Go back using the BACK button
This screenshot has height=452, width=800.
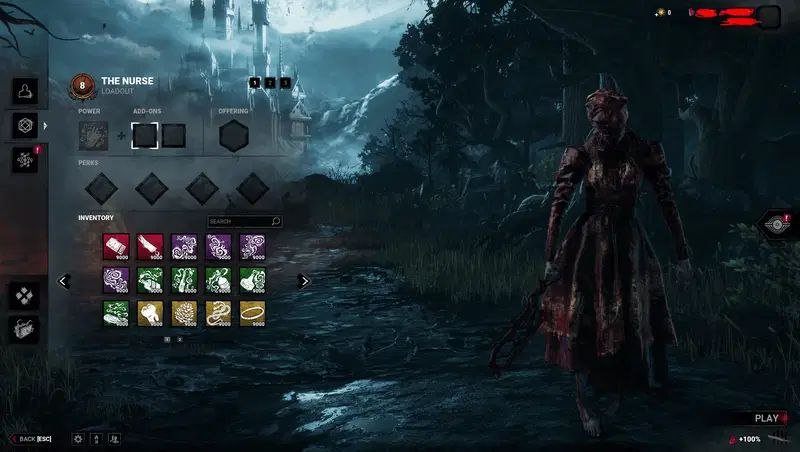(32, 438)
